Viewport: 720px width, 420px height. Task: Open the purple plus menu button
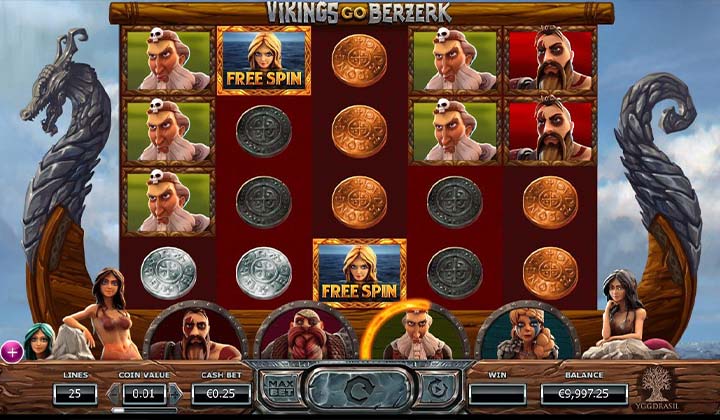(11, 351)
